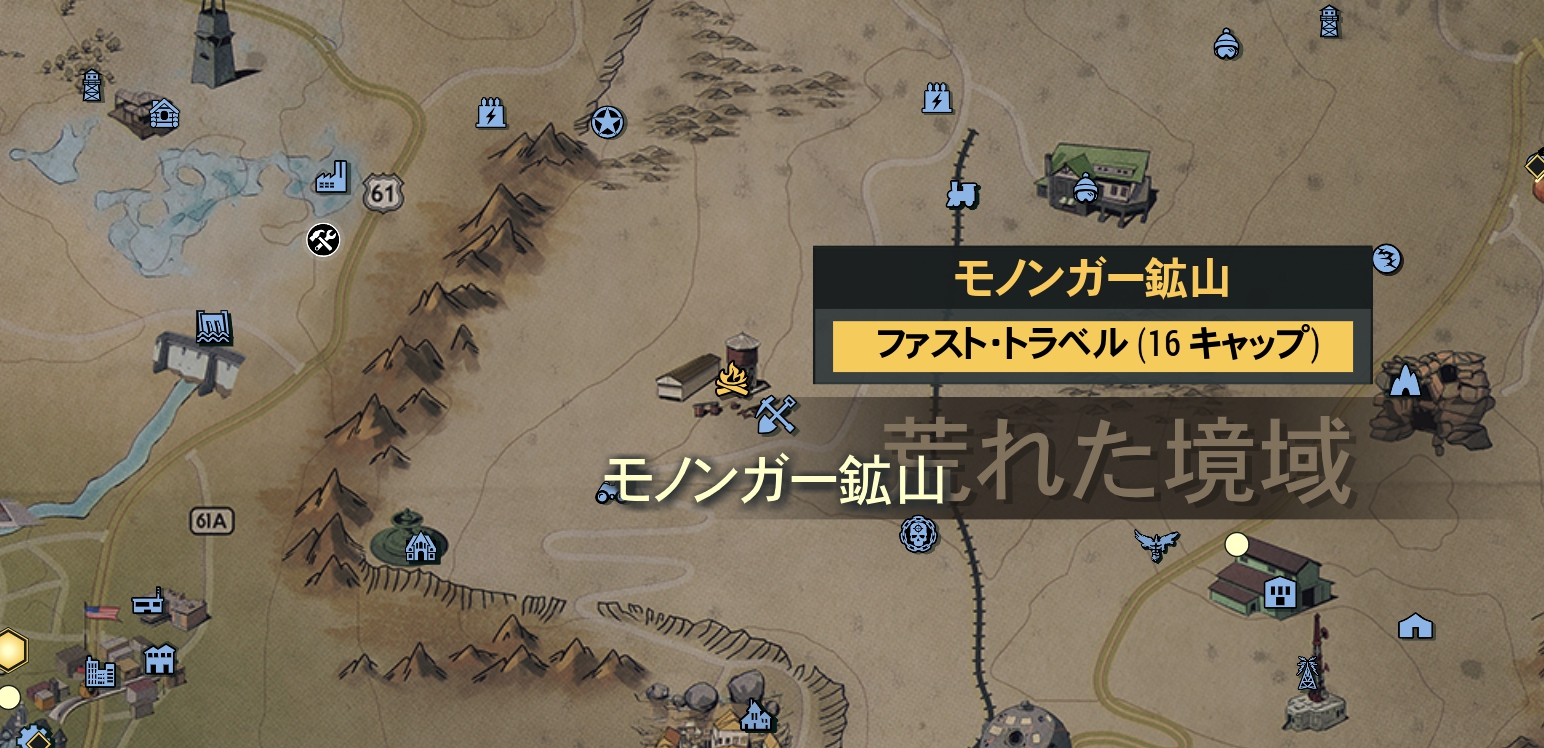Click the train station marker on the railroad
Image resolution: width=1544 pixels, height=748 pixels.
[961, 196]
